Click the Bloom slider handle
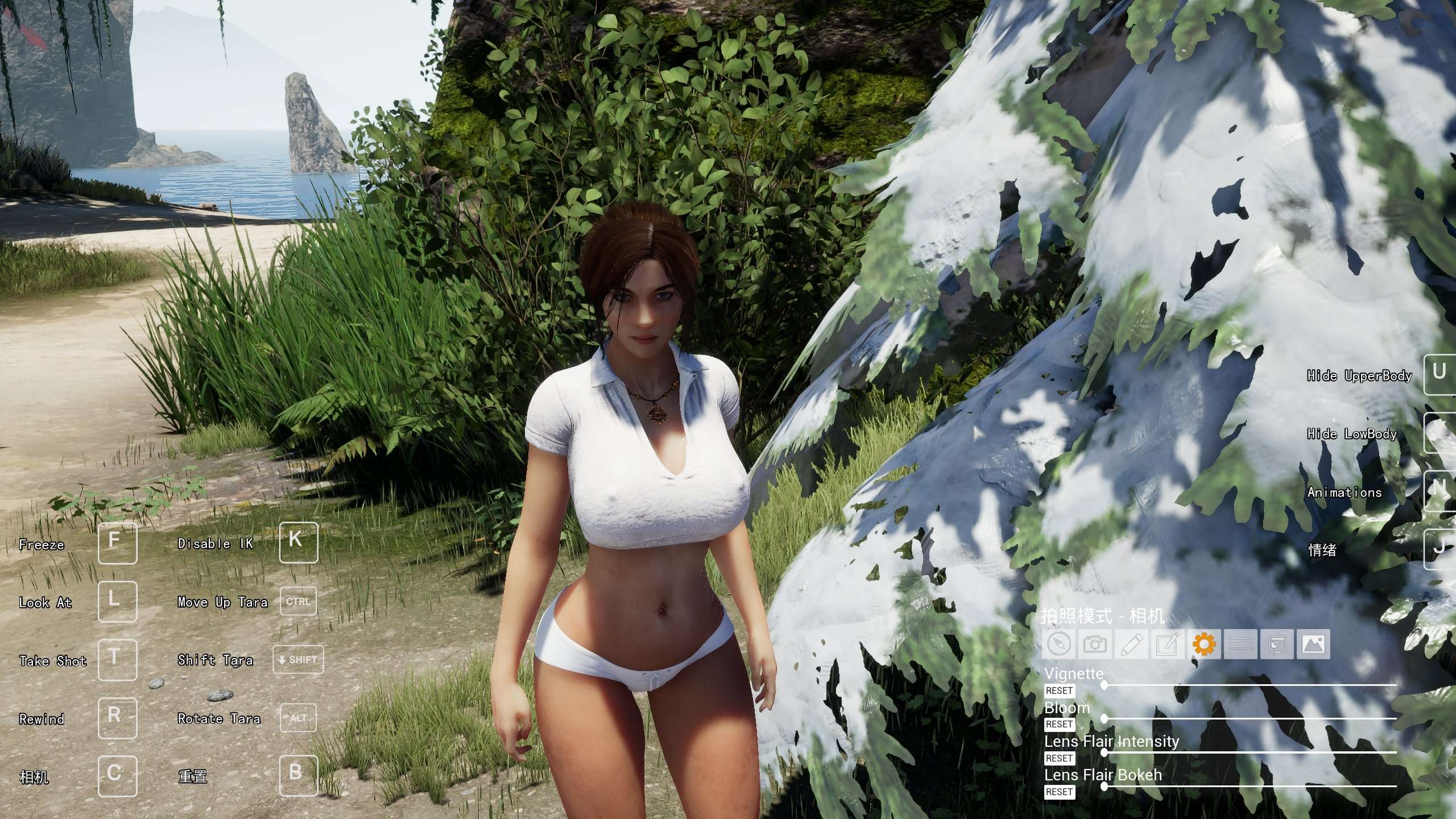The image size is (1456, 819). pyautogui.click(x=1104, y=719)
